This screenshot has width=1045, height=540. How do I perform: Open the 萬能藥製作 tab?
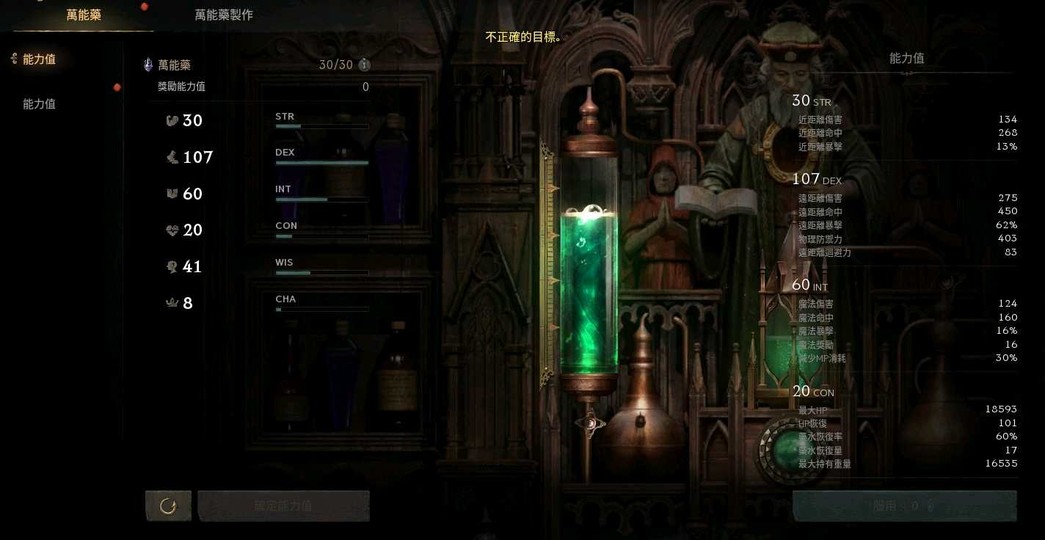tap(223, 15)
